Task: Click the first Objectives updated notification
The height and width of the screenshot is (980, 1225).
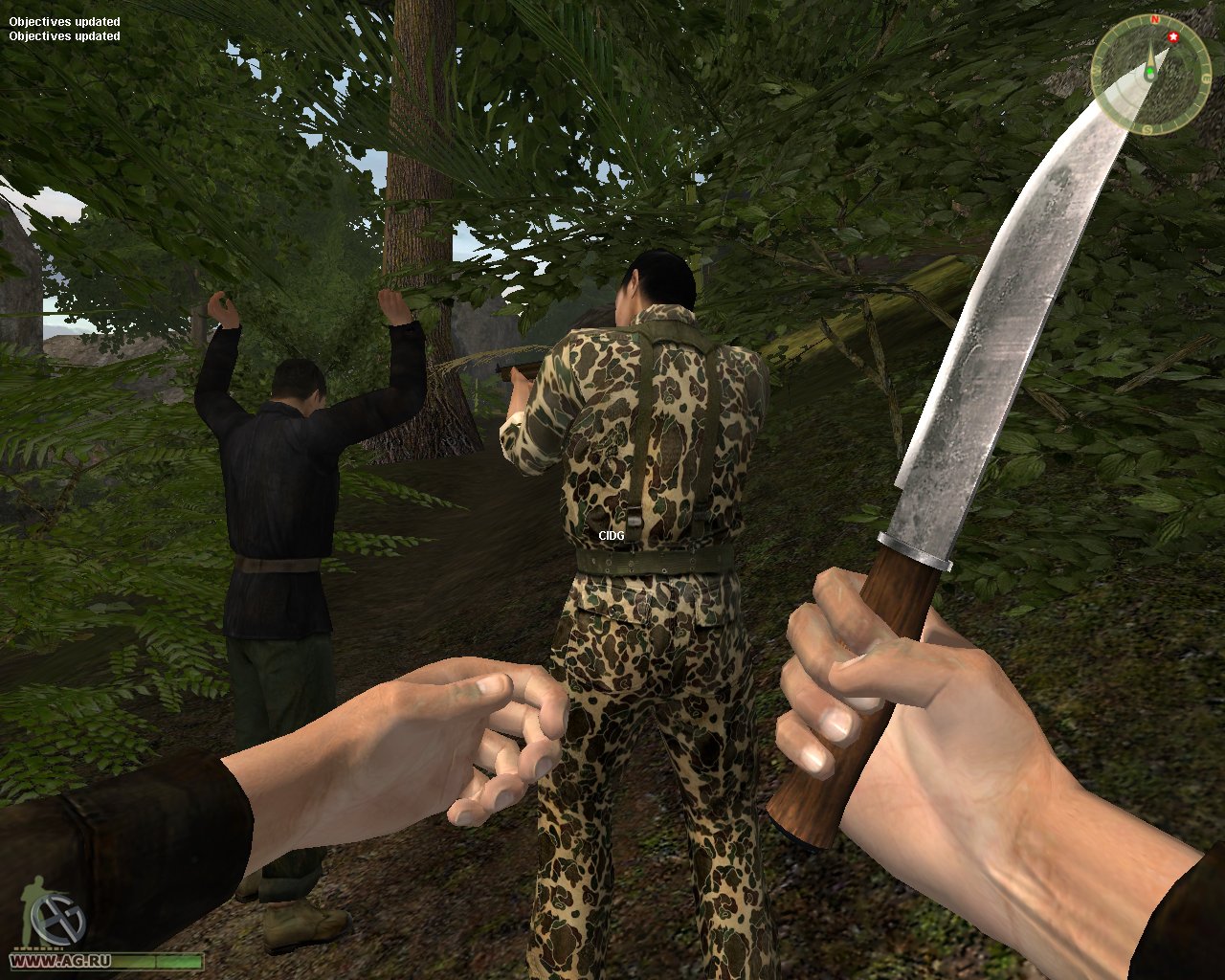Action: coord(63,20)
